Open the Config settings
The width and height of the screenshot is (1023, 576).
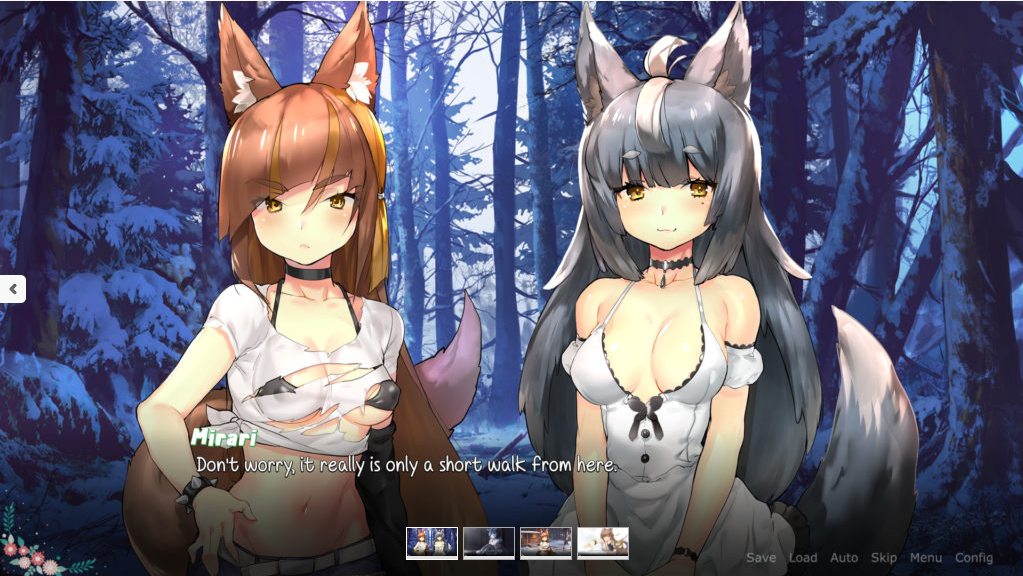click(973, 558)
